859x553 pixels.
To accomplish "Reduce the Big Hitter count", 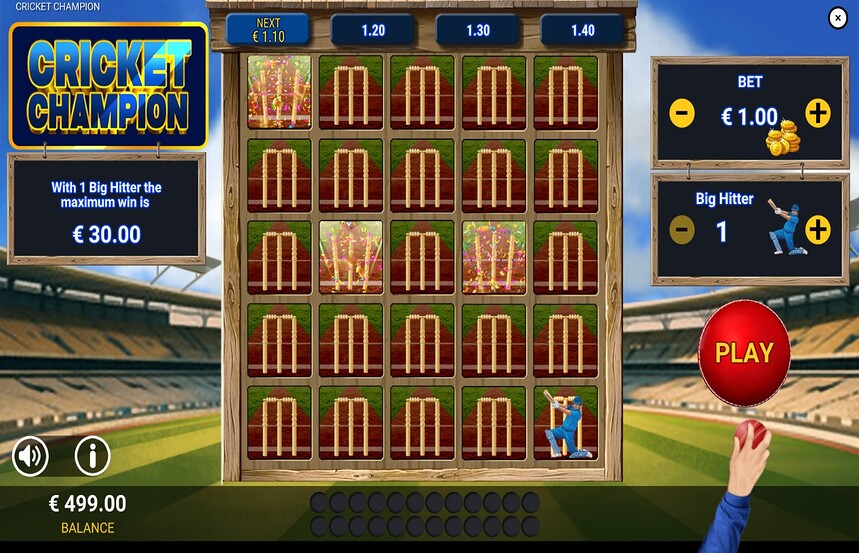I will pyautogui.click(x=681, y=231).
